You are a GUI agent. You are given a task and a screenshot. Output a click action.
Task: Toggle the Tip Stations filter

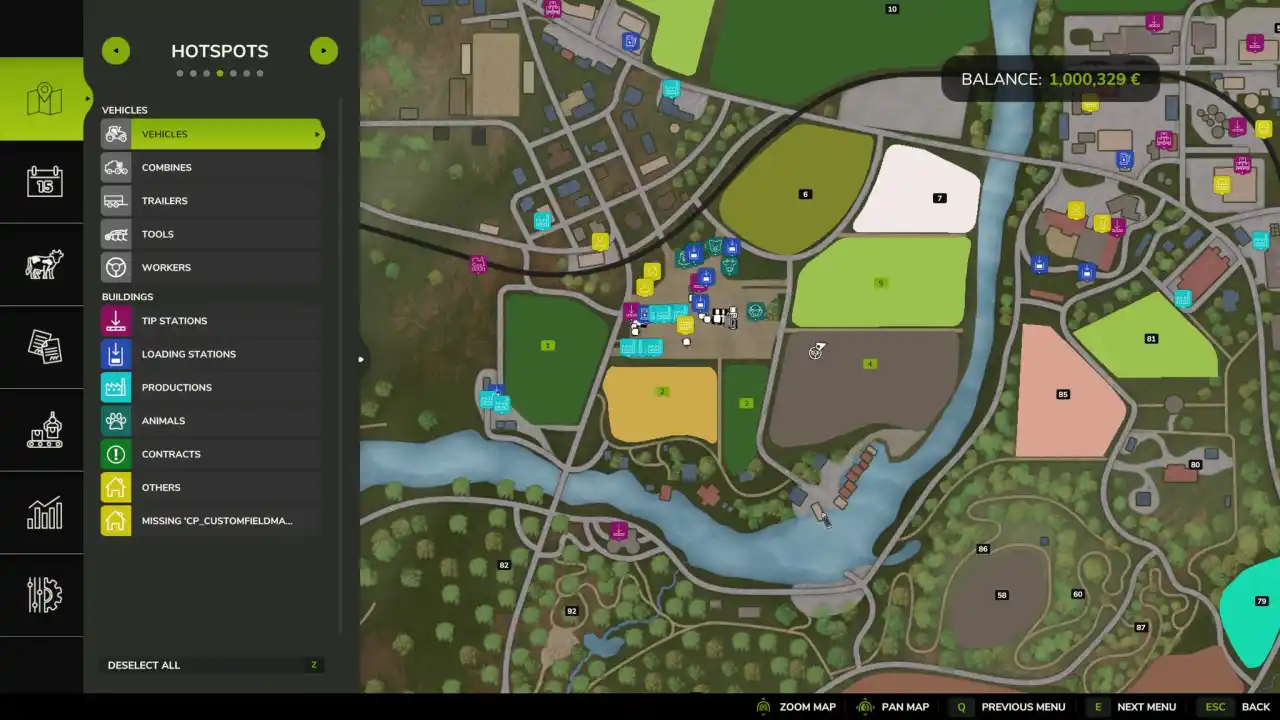[212, 321]
